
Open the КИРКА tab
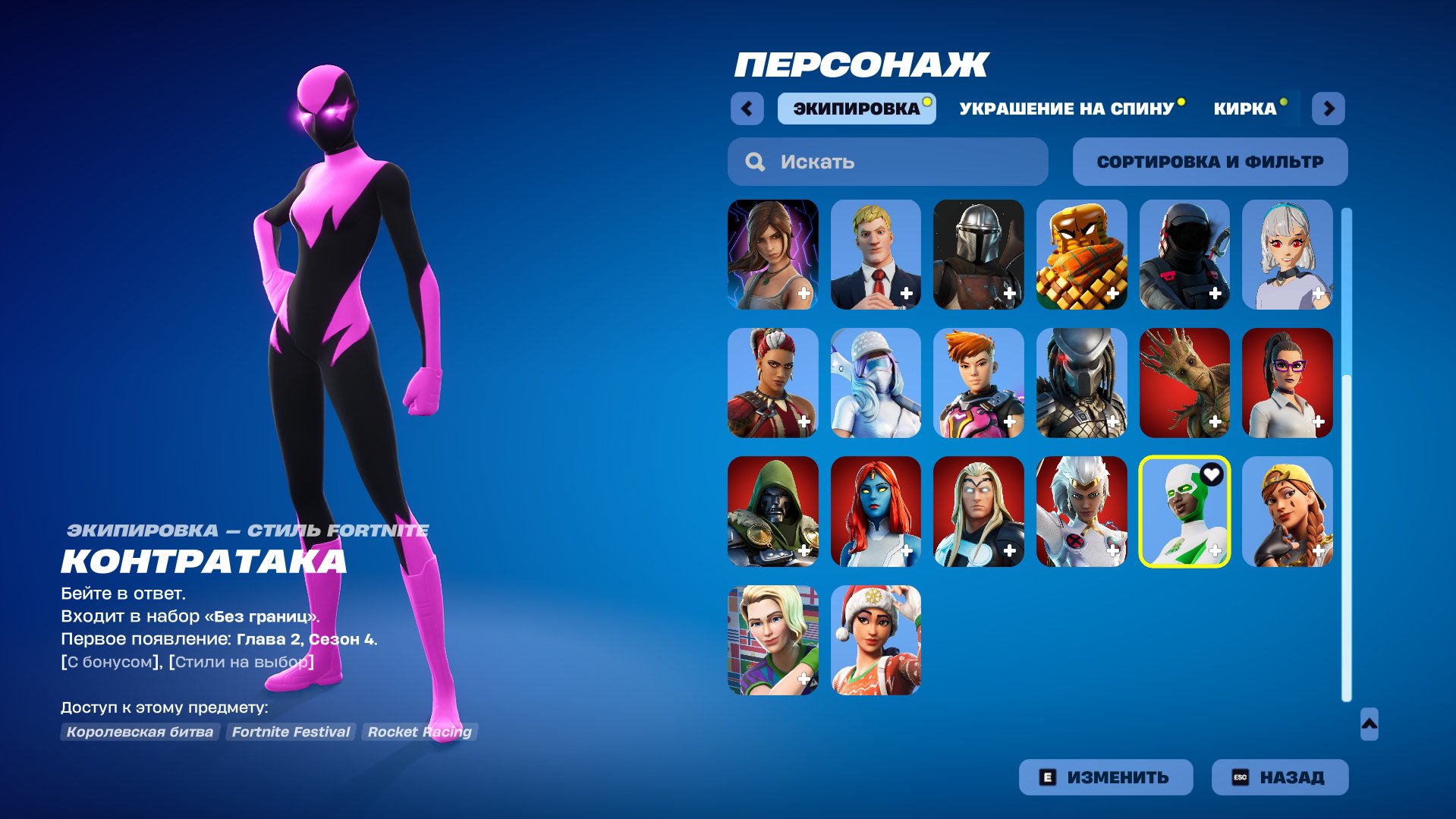tap(1245, 108)
